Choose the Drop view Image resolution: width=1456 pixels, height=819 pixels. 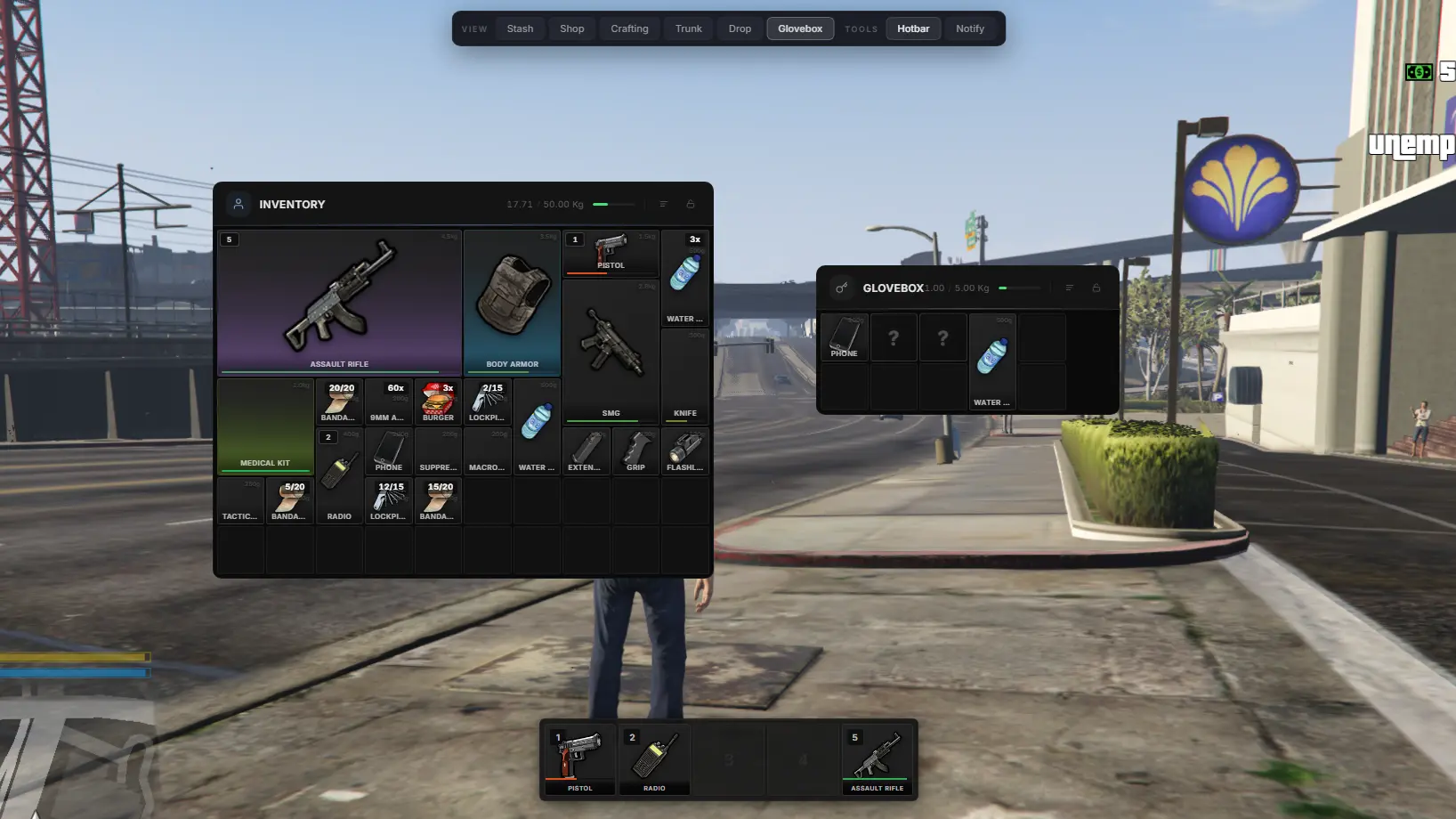(740, 28)
